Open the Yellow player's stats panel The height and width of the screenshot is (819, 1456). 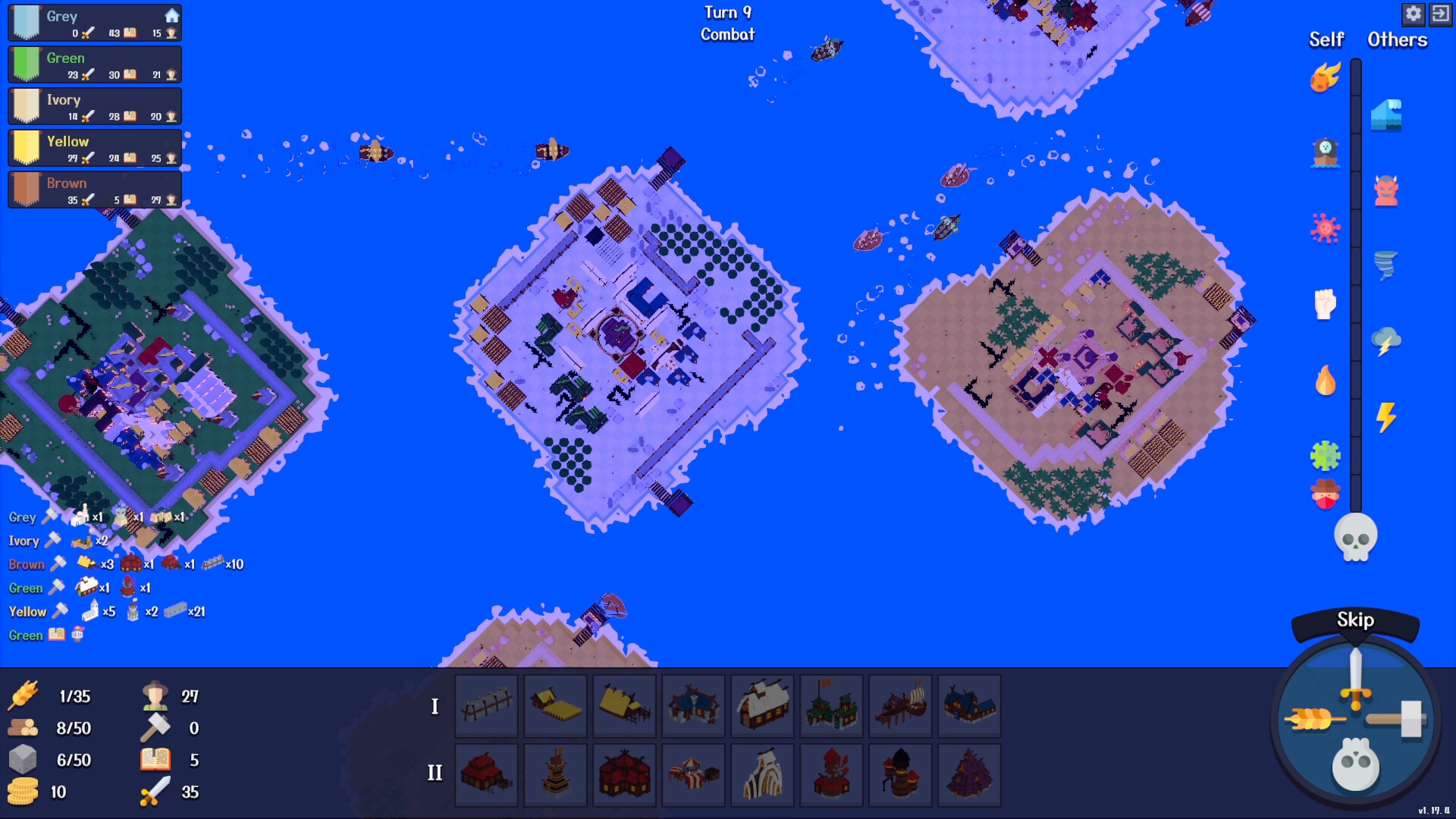point(93,147)
